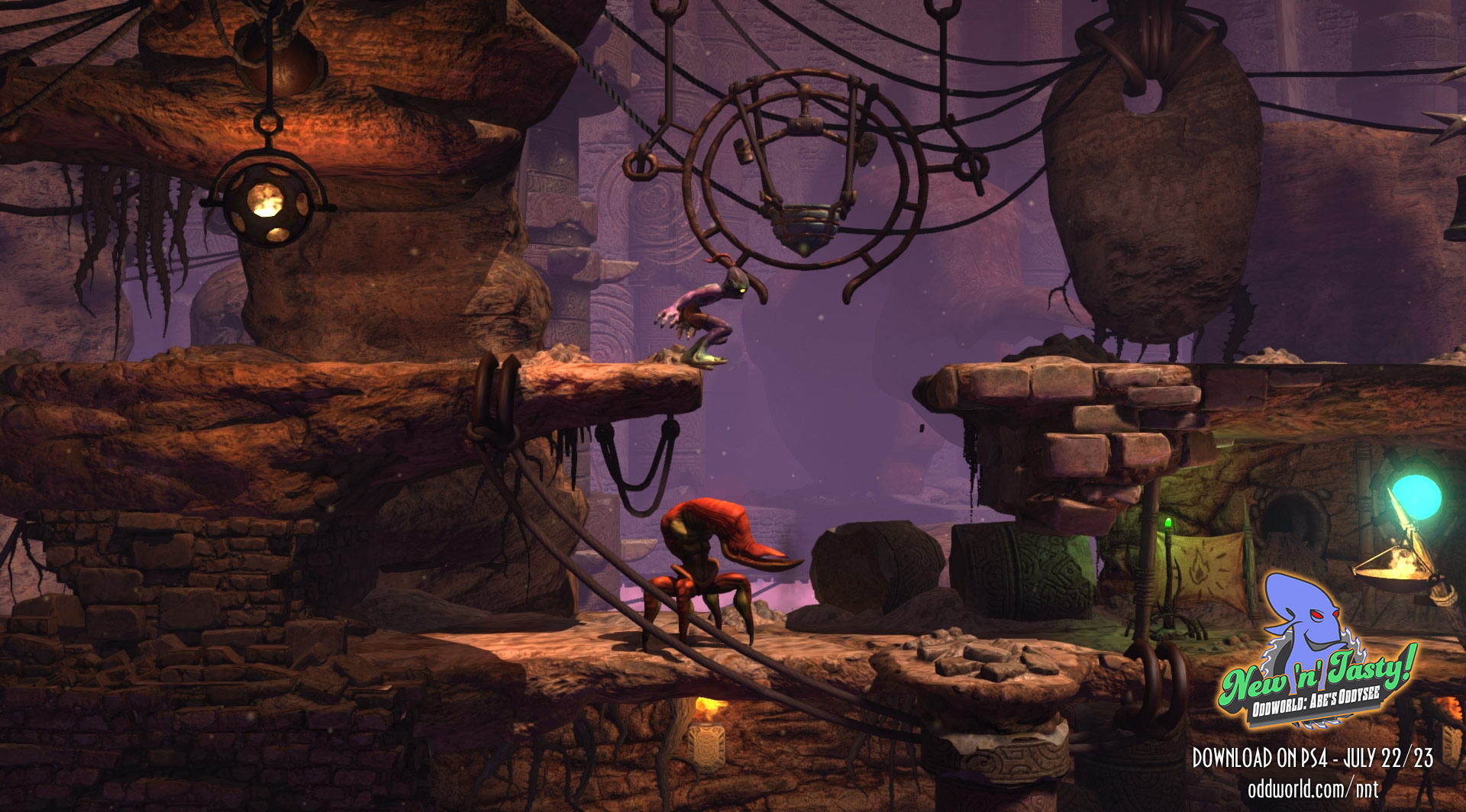The image size is (1466, 812).
Task: Open the oddworld.com/nnt link
Action: tap(1313, 788)
